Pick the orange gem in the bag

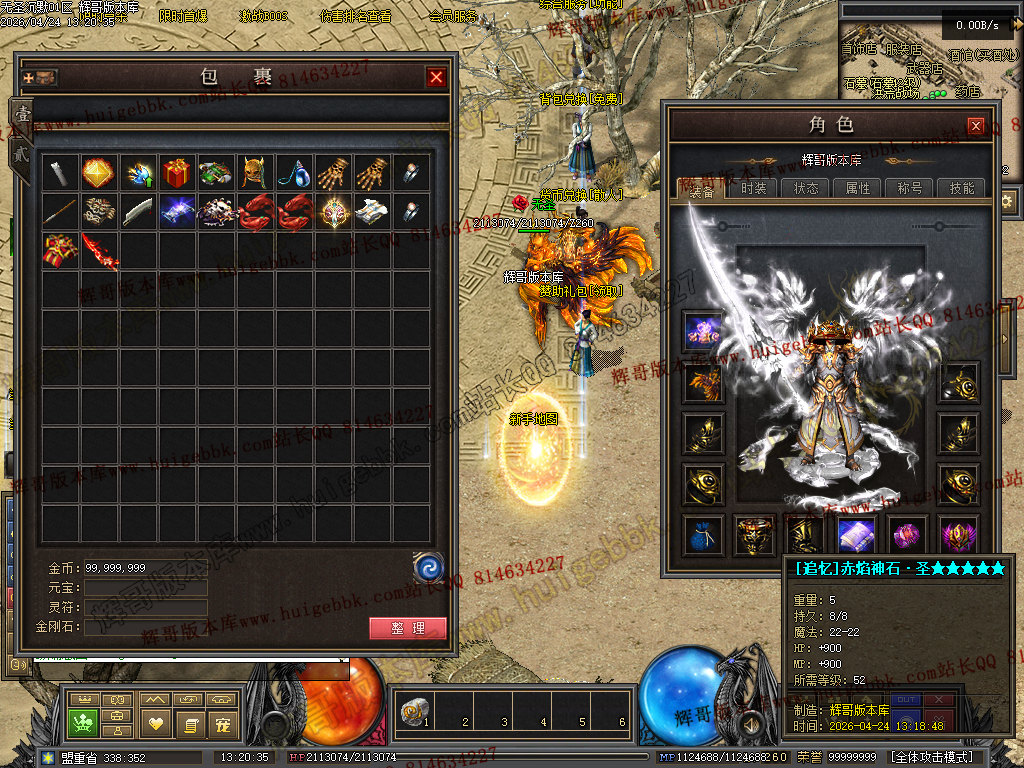tap(98, 173)
